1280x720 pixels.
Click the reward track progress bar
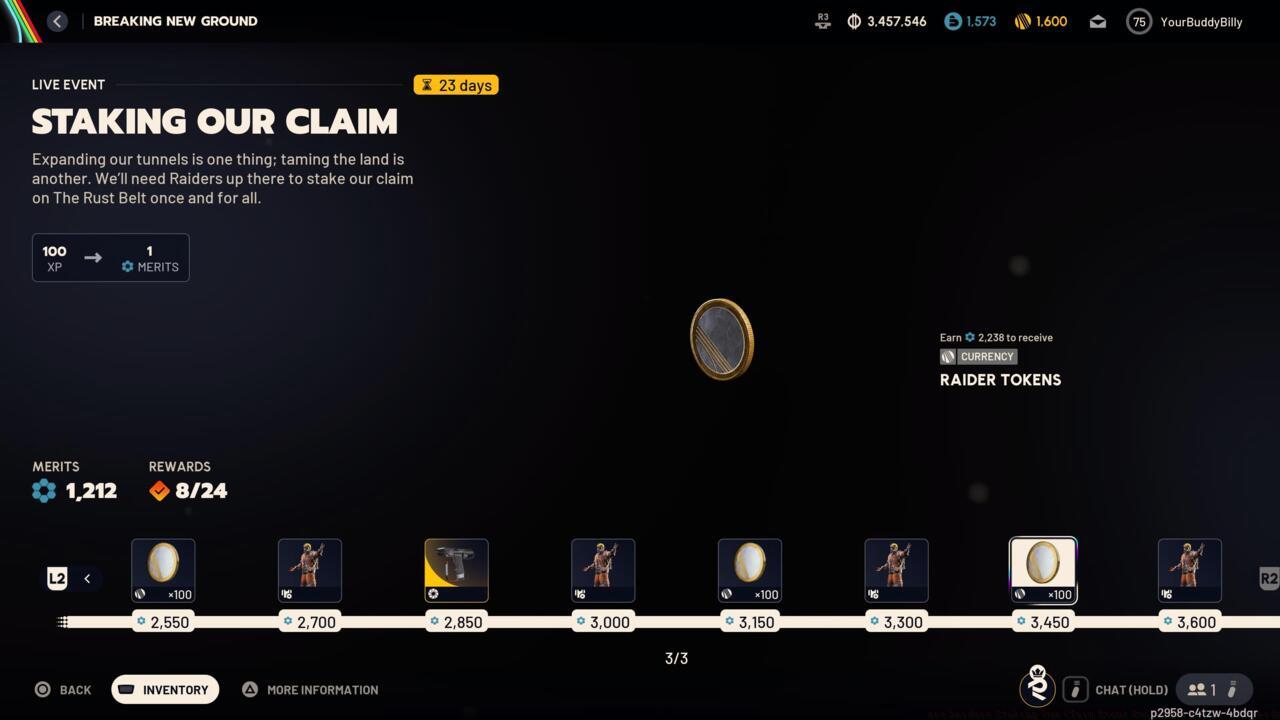pyautogui.click(x=640, y=621)
